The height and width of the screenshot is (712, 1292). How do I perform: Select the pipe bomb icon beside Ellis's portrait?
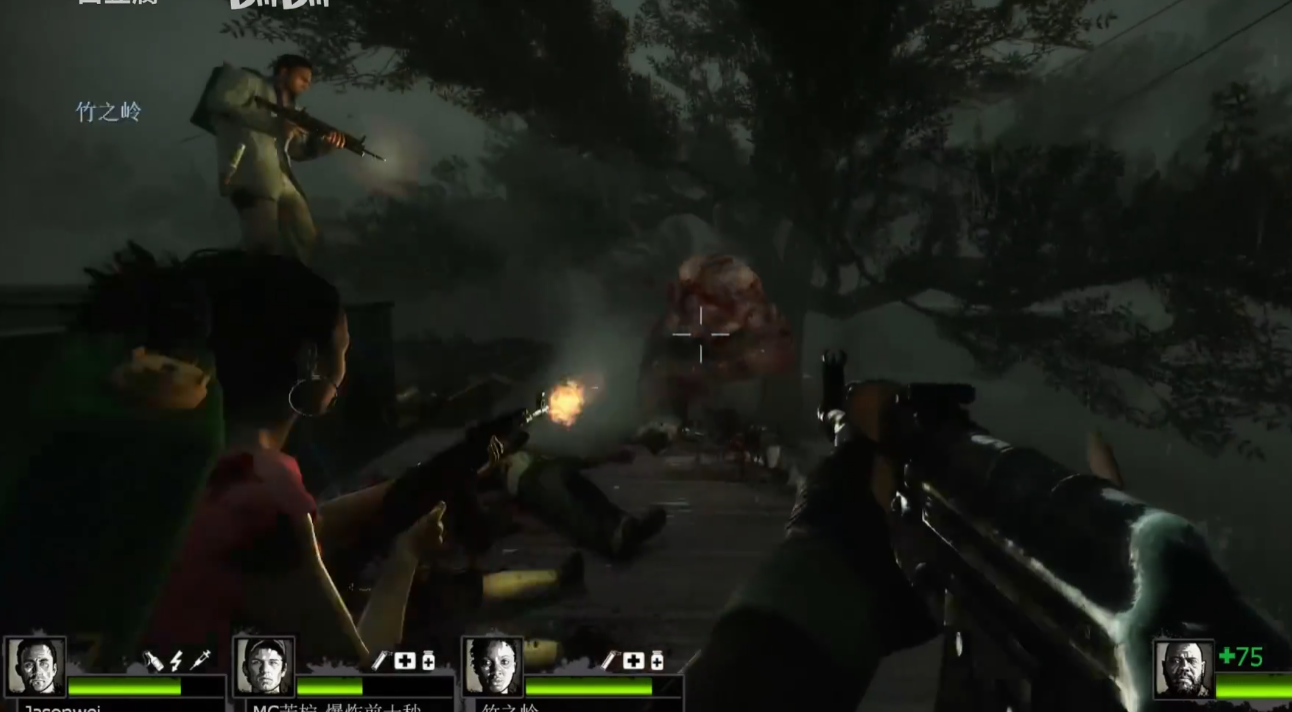[380, 661]
